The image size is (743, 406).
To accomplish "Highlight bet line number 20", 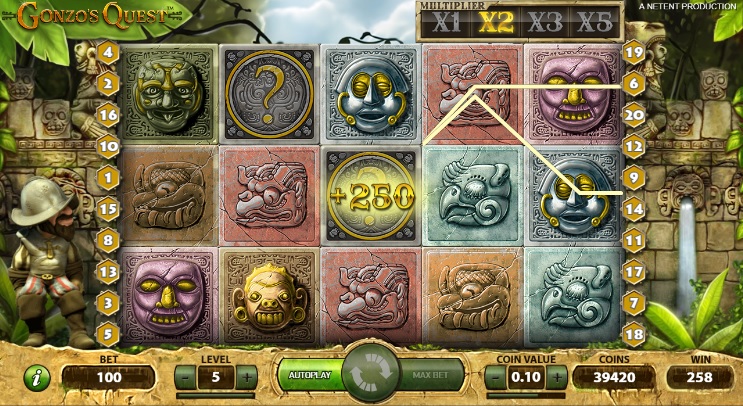I will click(x=633, y=114).
